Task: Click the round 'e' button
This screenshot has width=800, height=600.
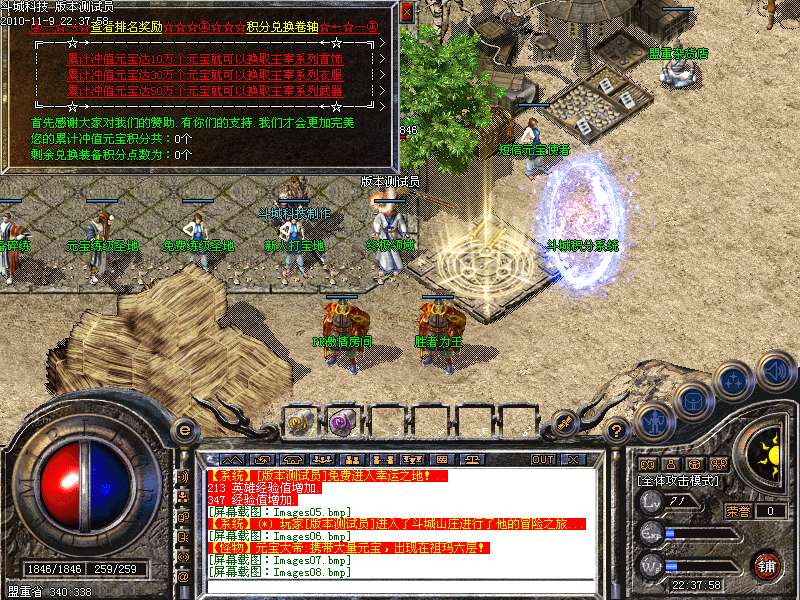Action: pos(184,430)
